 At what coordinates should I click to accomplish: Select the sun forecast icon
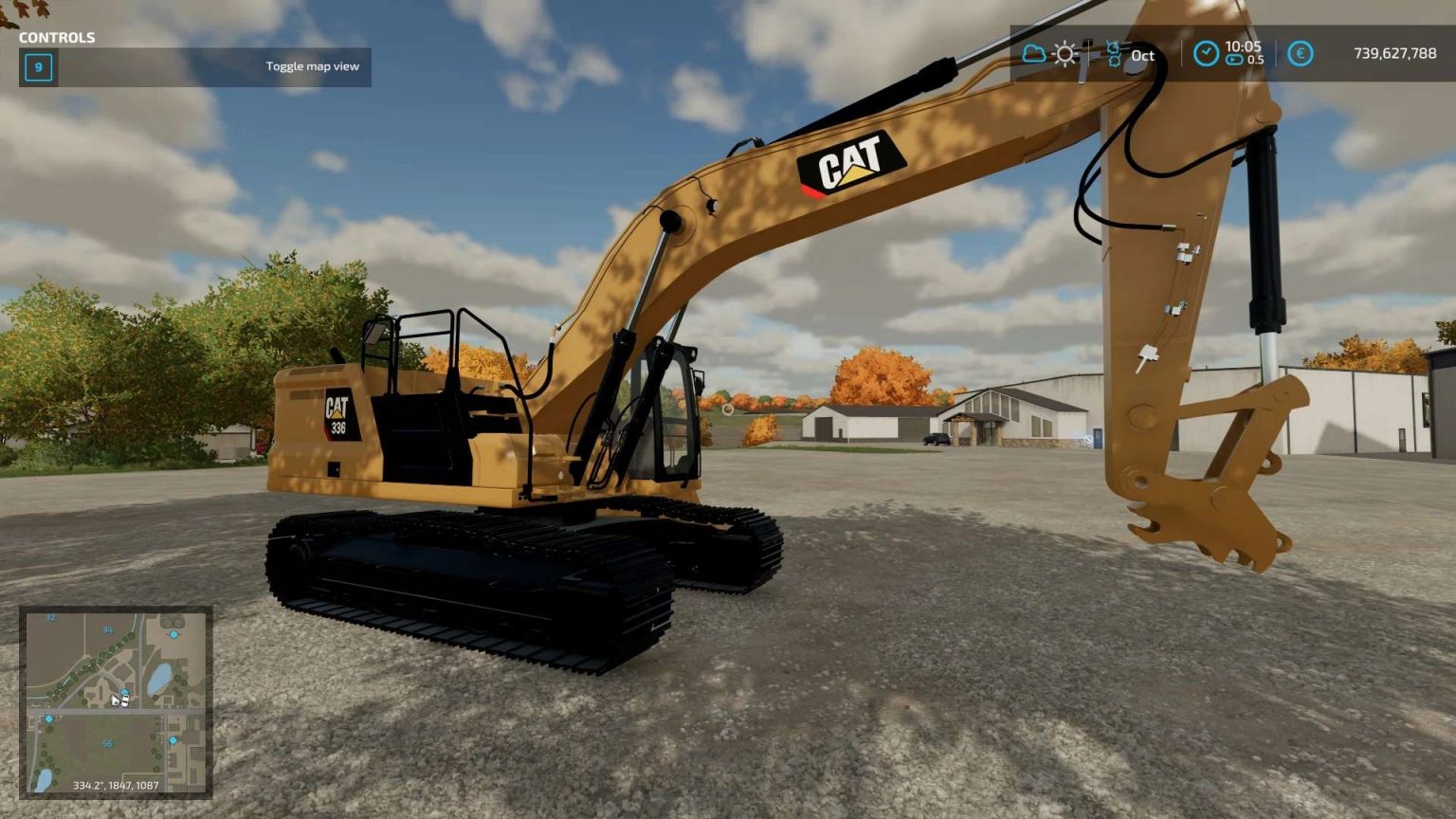point(1065,54)
